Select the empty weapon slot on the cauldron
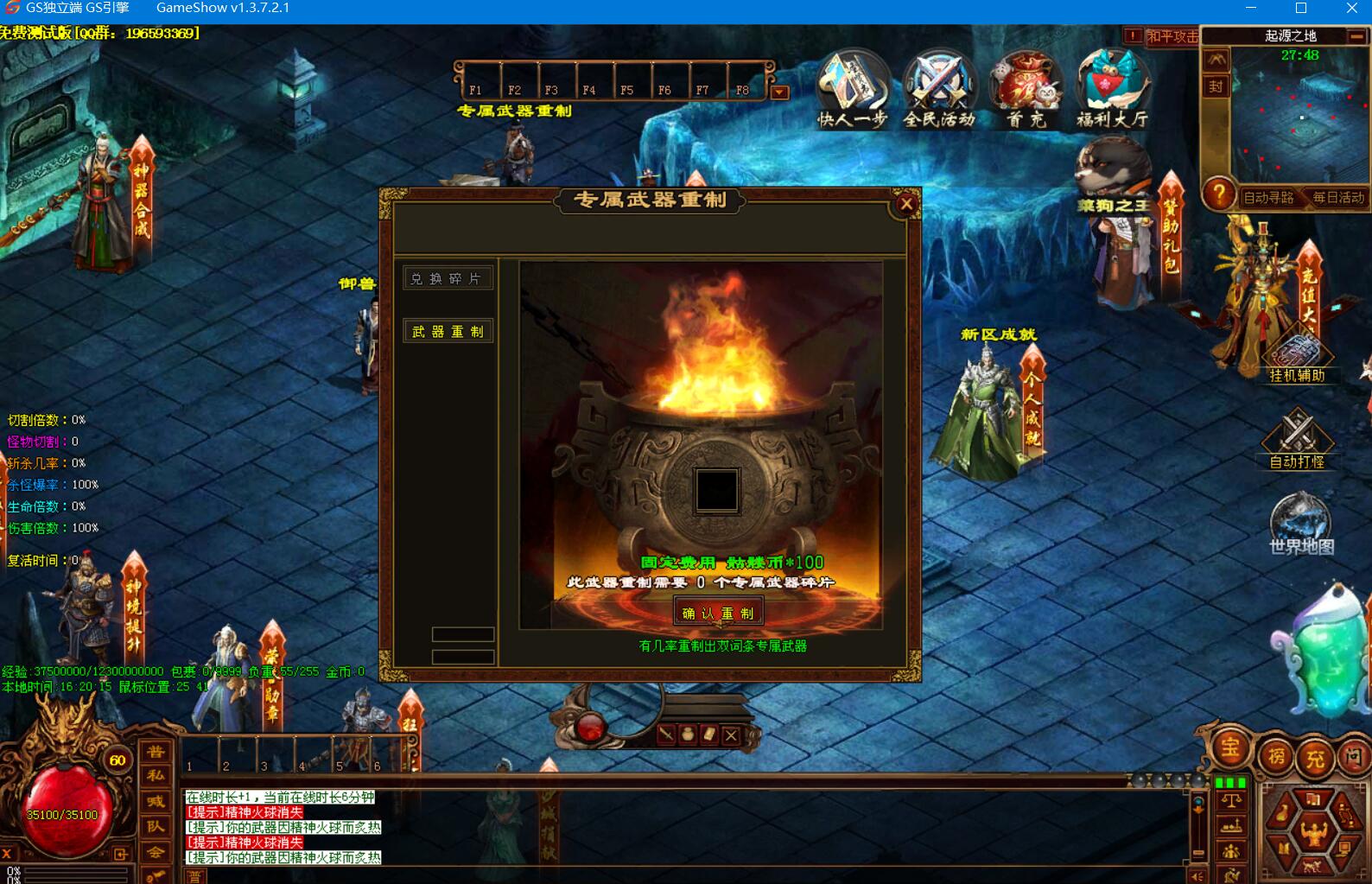The width and height of the screenshot is (1372, 884). tap(717, 490)
